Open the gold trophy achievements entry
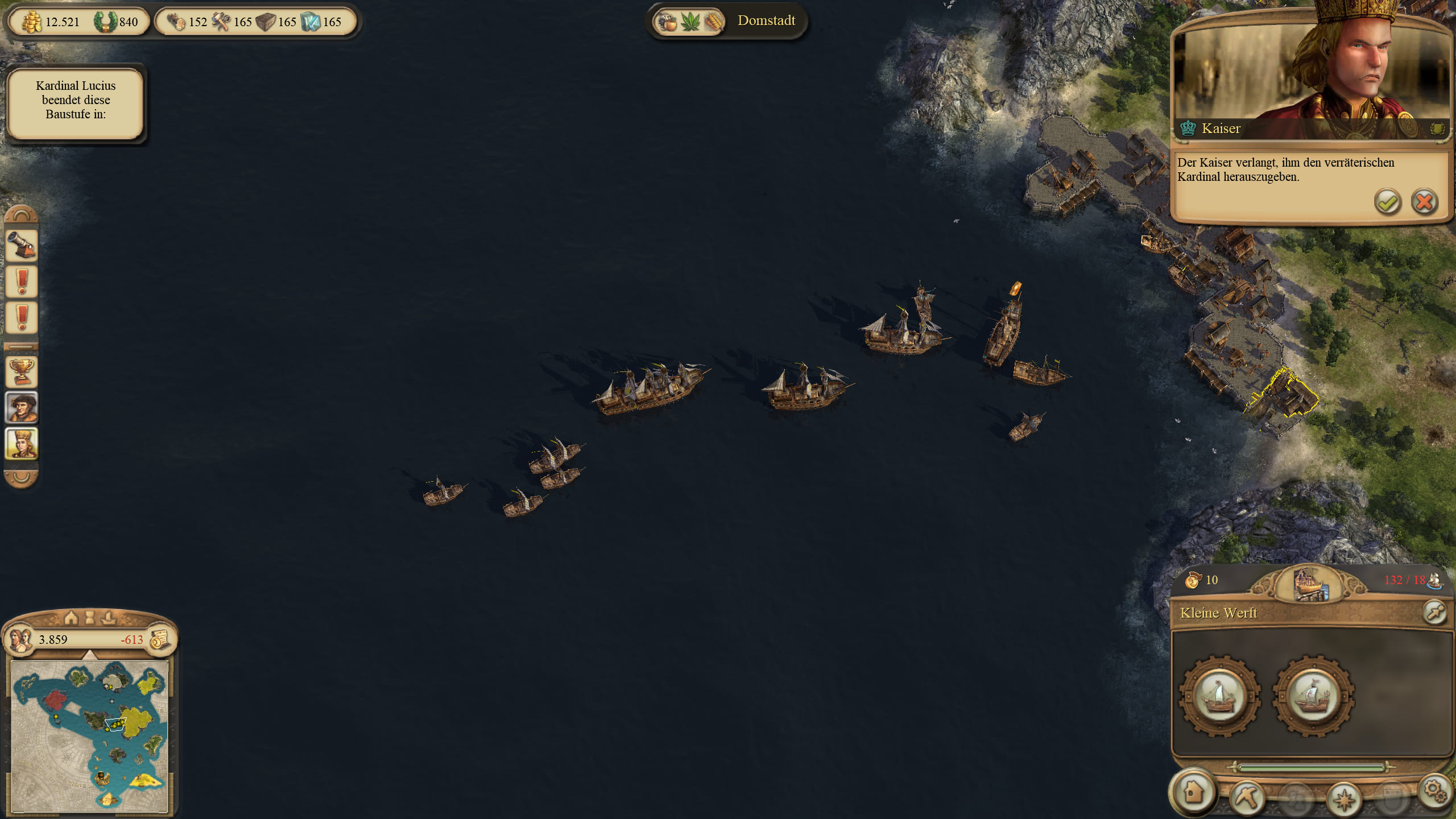 pyautogui.click(x=22, y=372)
